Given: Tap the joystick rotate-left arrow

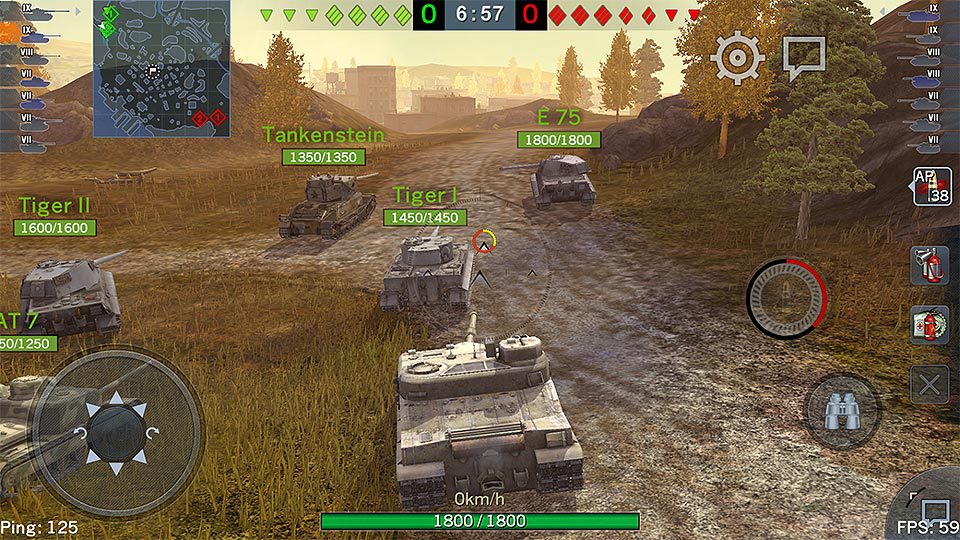Looking at the screenshot, I should [80, 433].
